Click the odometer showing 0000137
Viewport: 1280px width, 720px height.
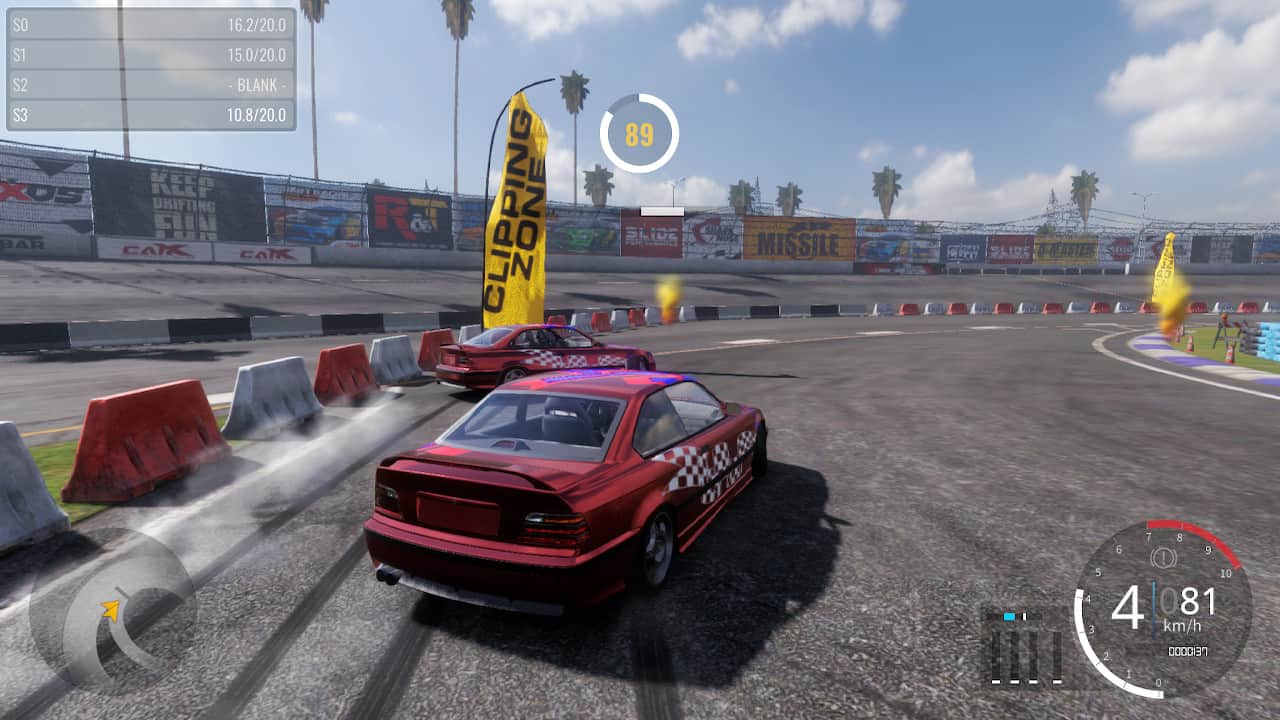click(x=1188, y=650)
